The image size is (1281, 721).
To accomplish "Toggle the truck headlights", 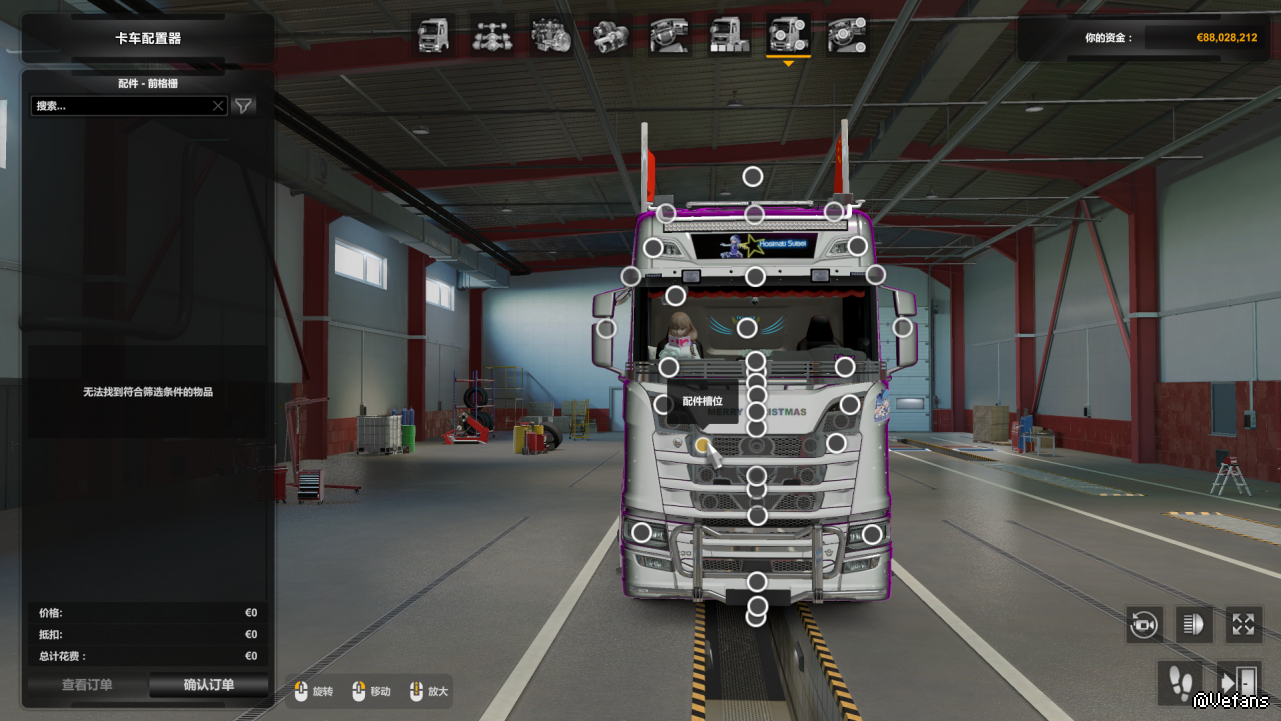I will tap(1194, 625).
